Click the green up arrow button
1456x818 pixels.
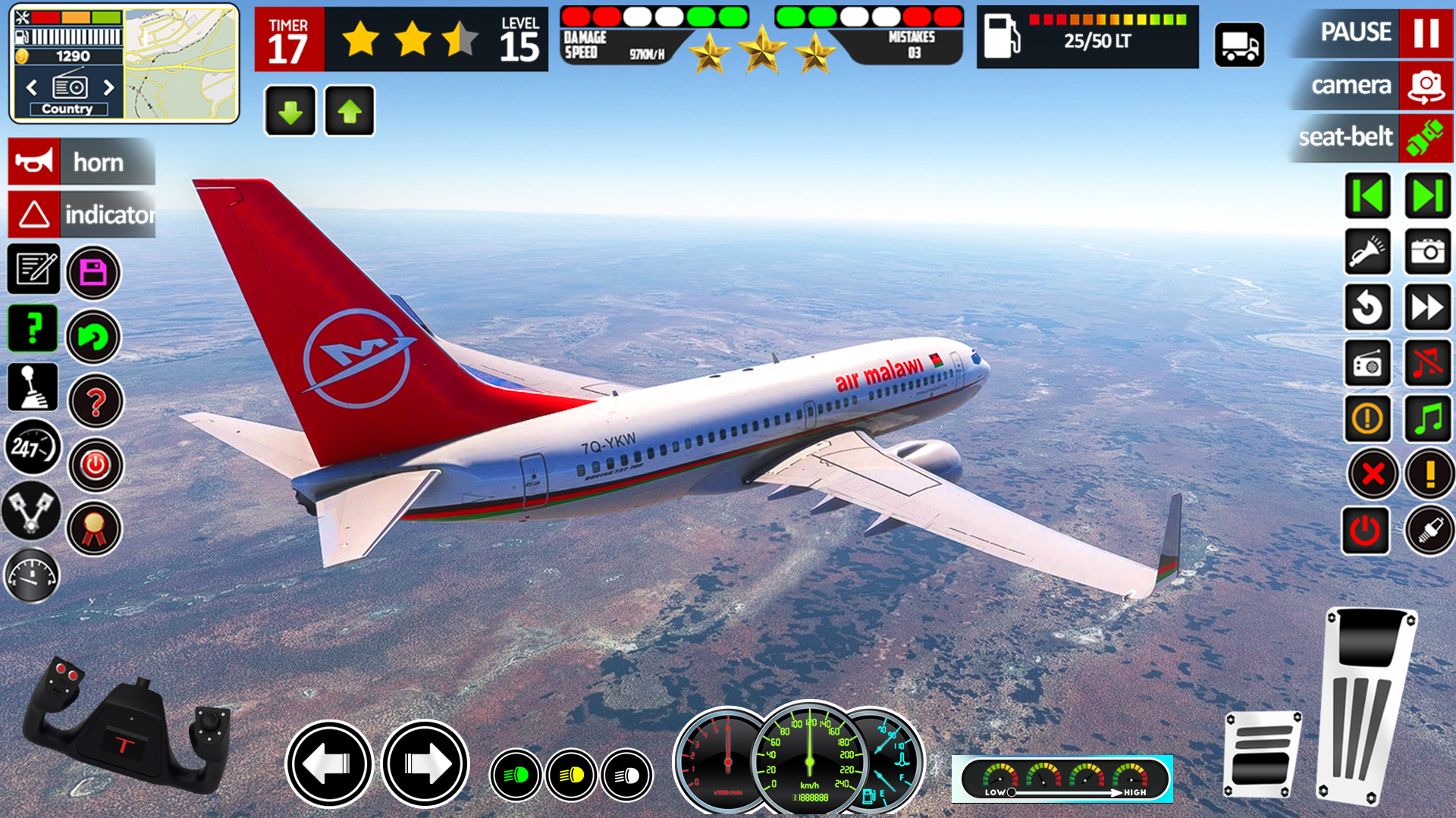[x=350, y=111]
